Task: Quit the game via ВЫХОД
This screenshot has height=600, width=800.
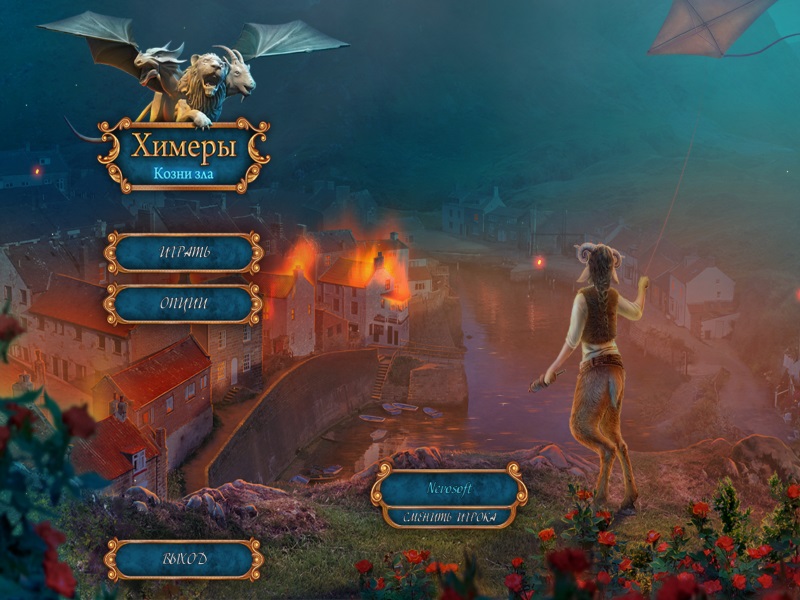Action: tap(184, 559)
